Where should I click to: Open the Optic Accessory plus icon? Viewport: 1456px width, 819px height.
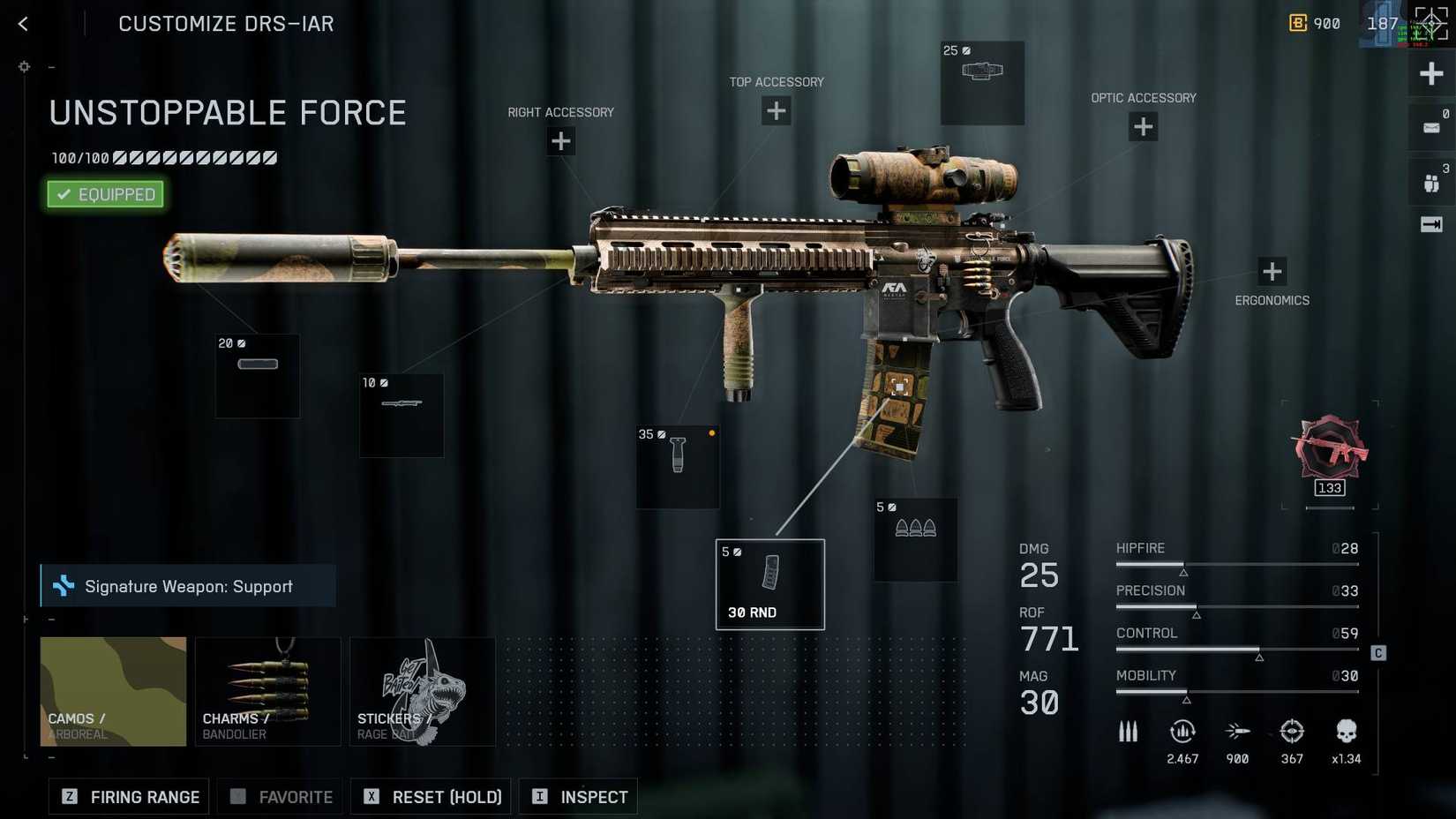[1143, 126]
